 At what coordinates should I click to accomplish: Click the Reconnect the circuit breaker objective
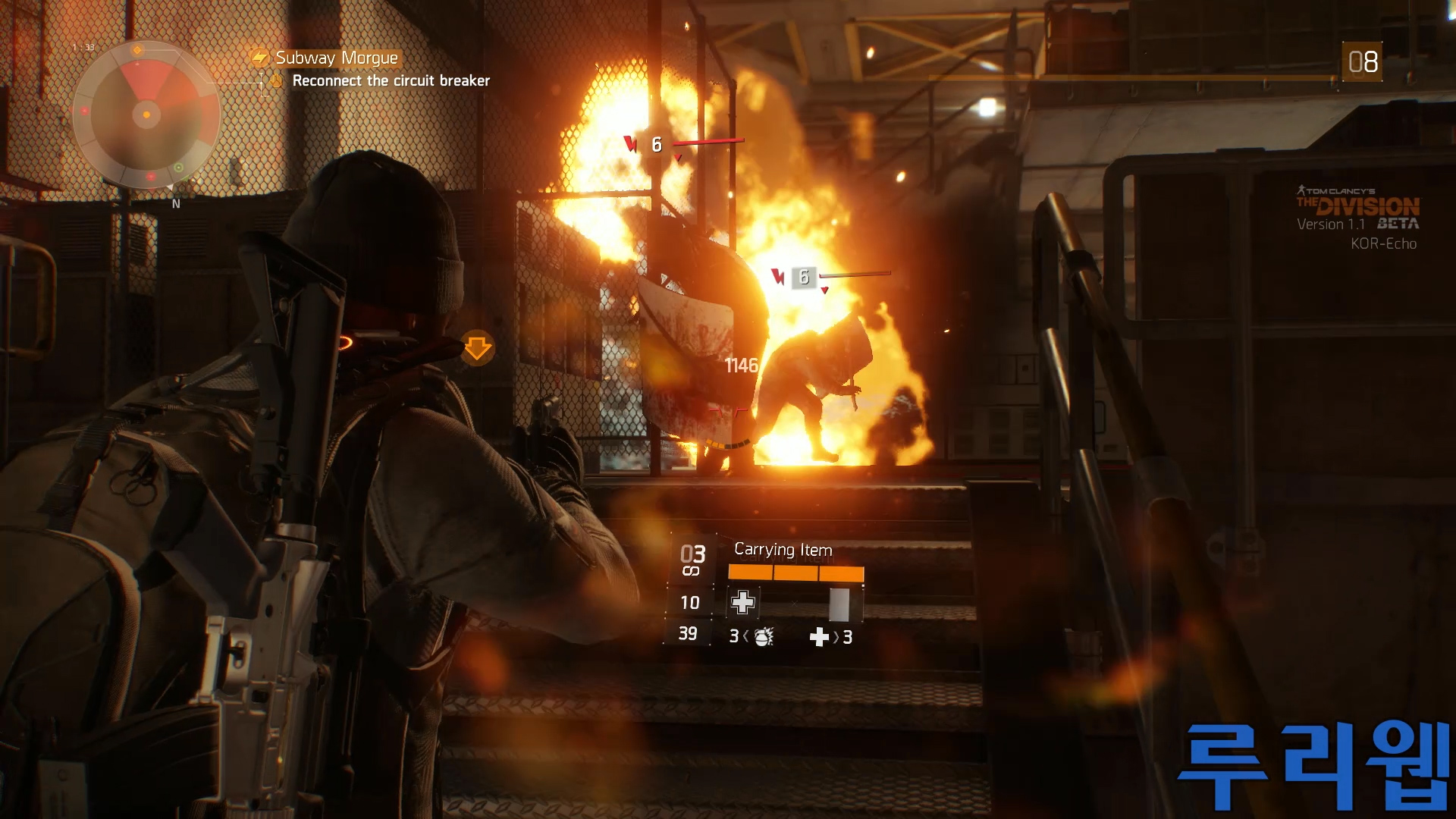click(391, 81)
